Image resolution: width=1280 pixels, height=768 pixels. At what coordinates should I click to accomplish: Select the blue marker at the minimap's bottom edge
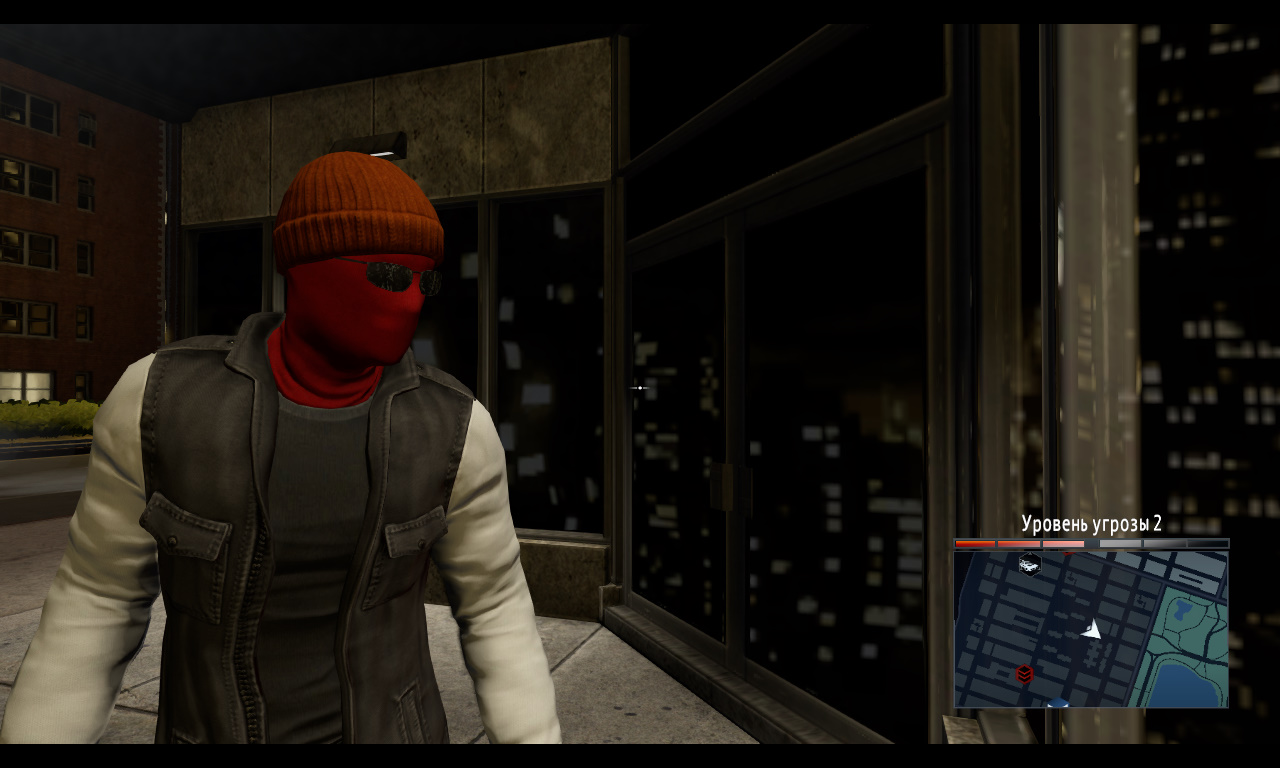(1057, 702)
